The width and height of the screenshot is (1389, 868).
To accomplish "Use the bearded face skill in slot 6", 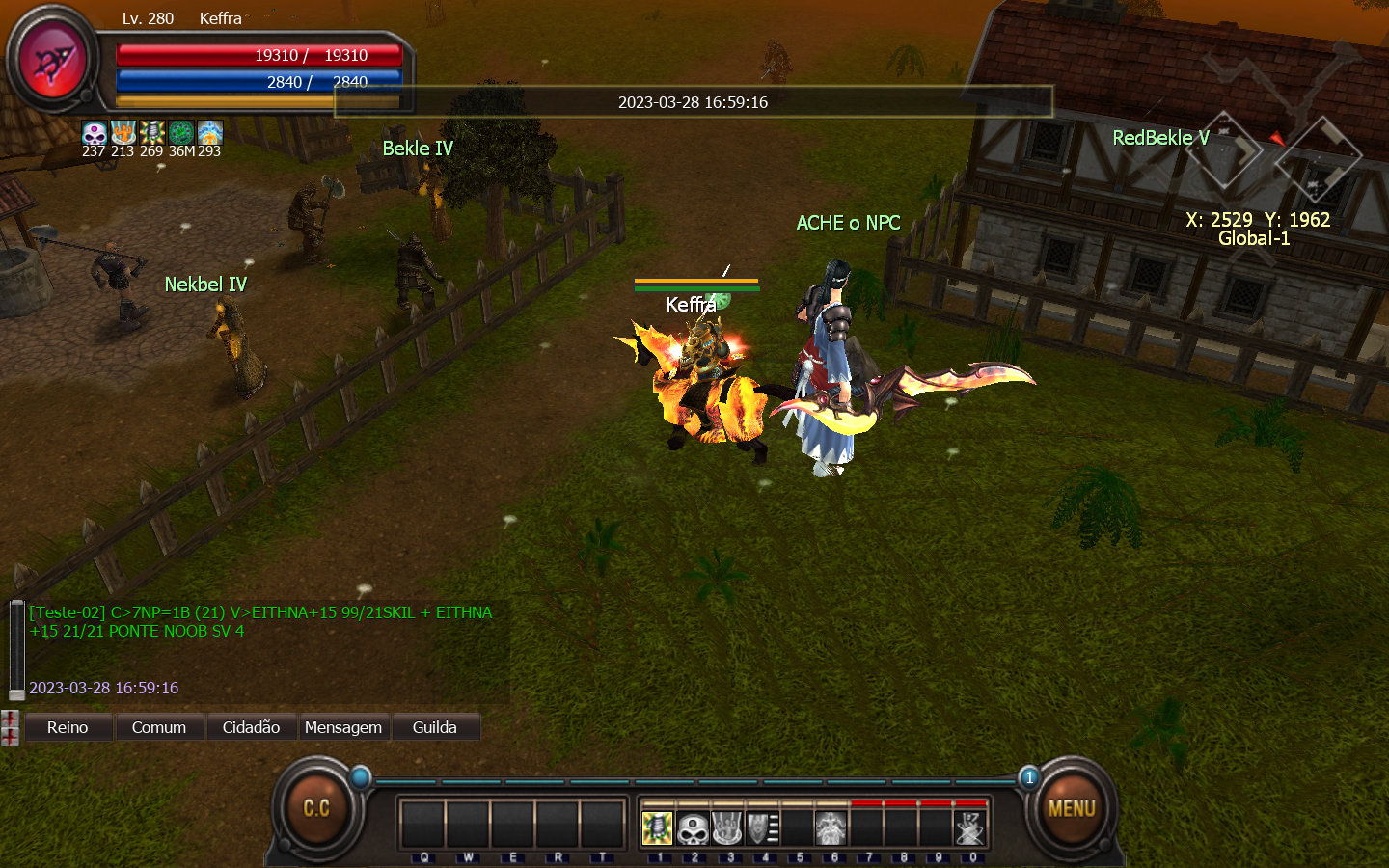I will point(831,827).
